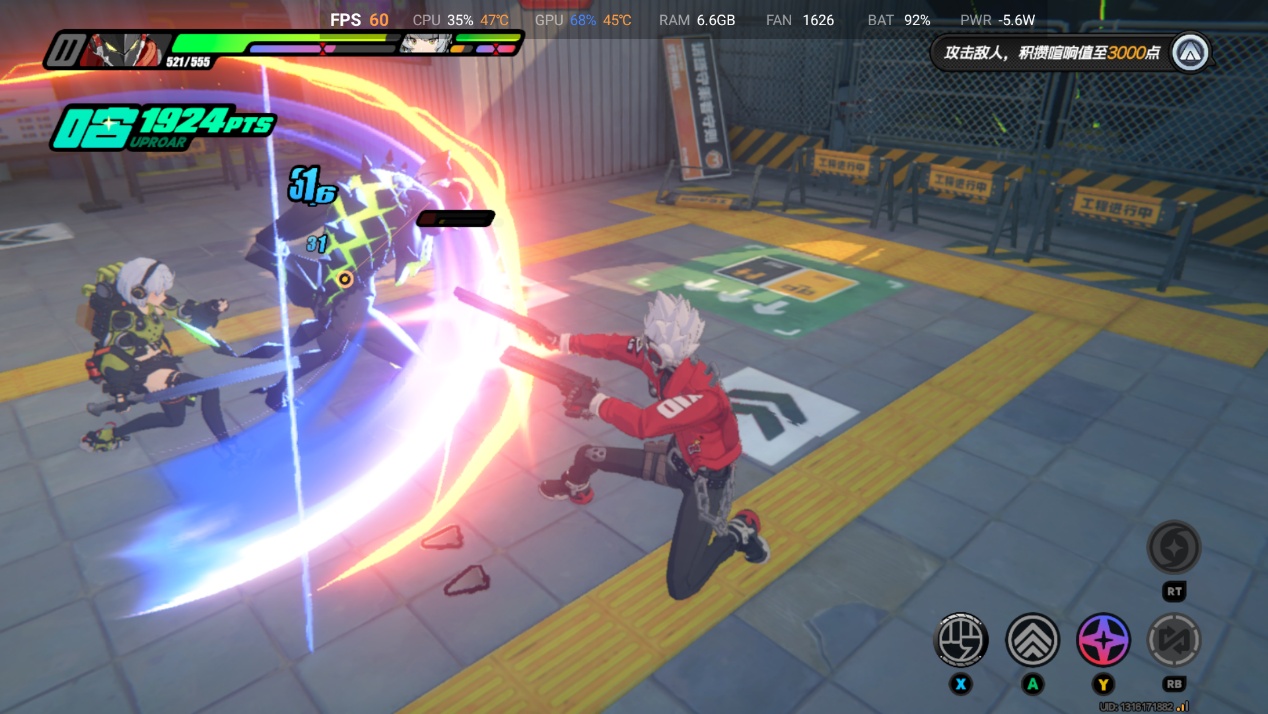Switch to the silver-haired teammate portrait
Viewport: 1268px width, 714px height.
424,44
